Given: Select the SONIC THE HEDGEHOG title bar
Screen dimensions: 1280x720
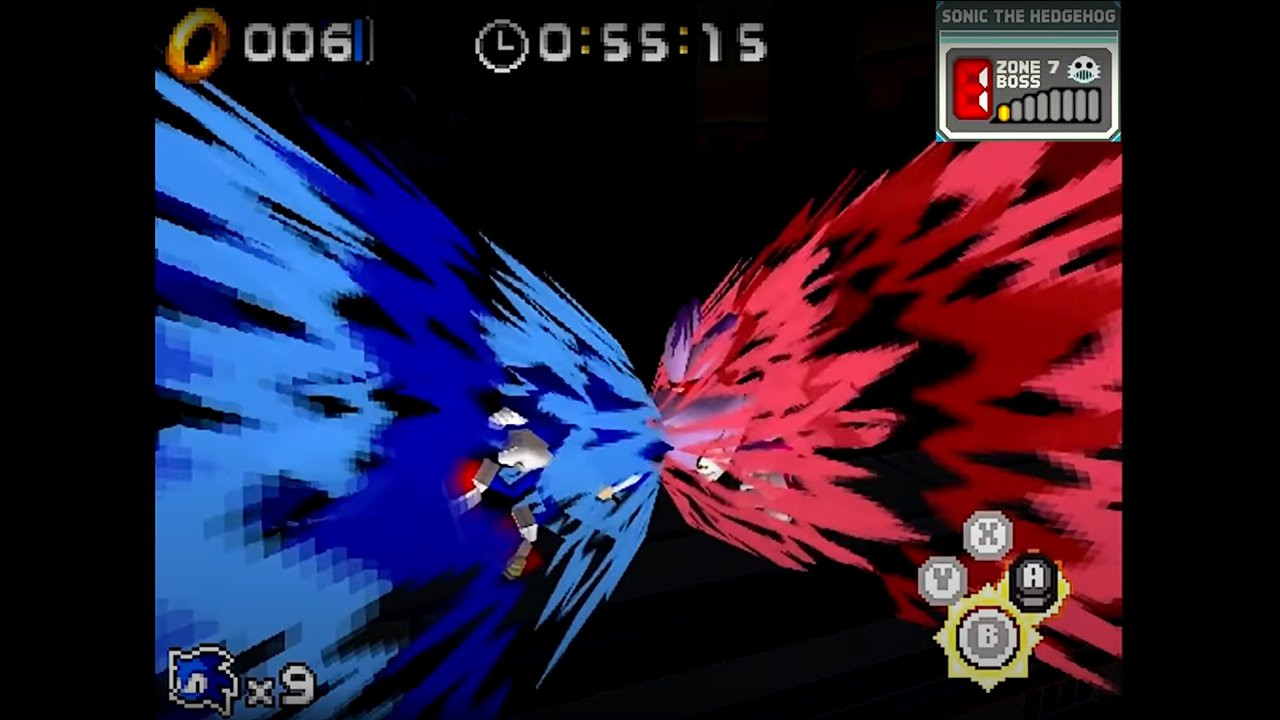Looking at the screenshot, I should coord(1028,14).
